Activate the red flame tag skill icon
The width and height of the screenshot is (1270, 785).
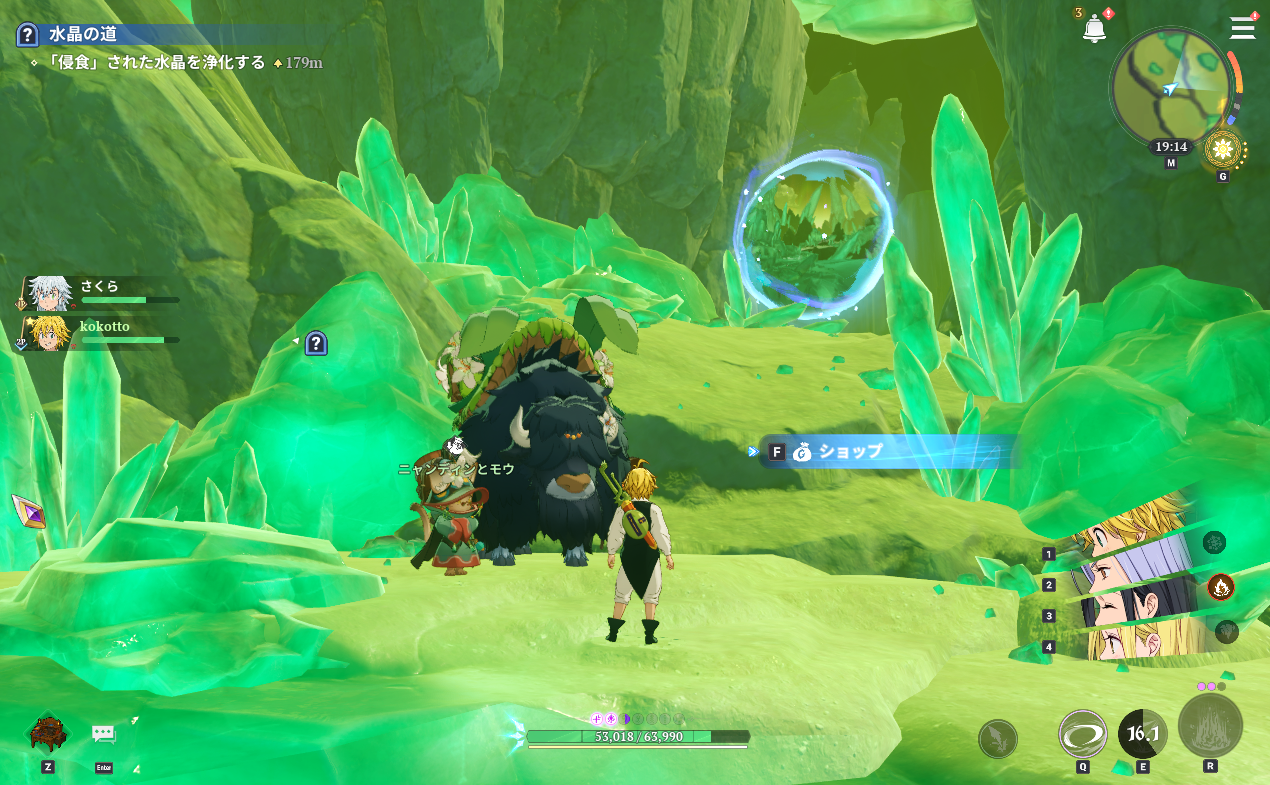(1220, 587)
